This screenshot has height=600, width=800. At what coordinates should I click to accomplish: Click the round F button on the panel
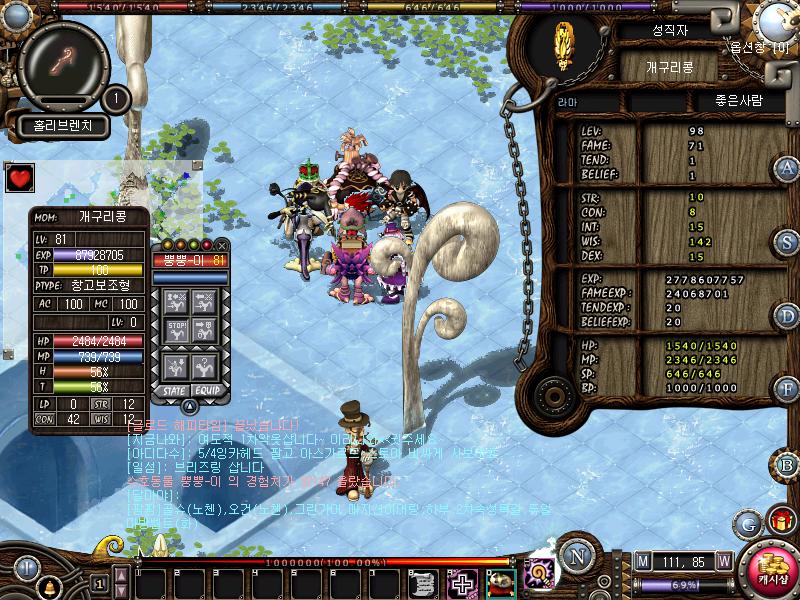[x=787, y=388]
